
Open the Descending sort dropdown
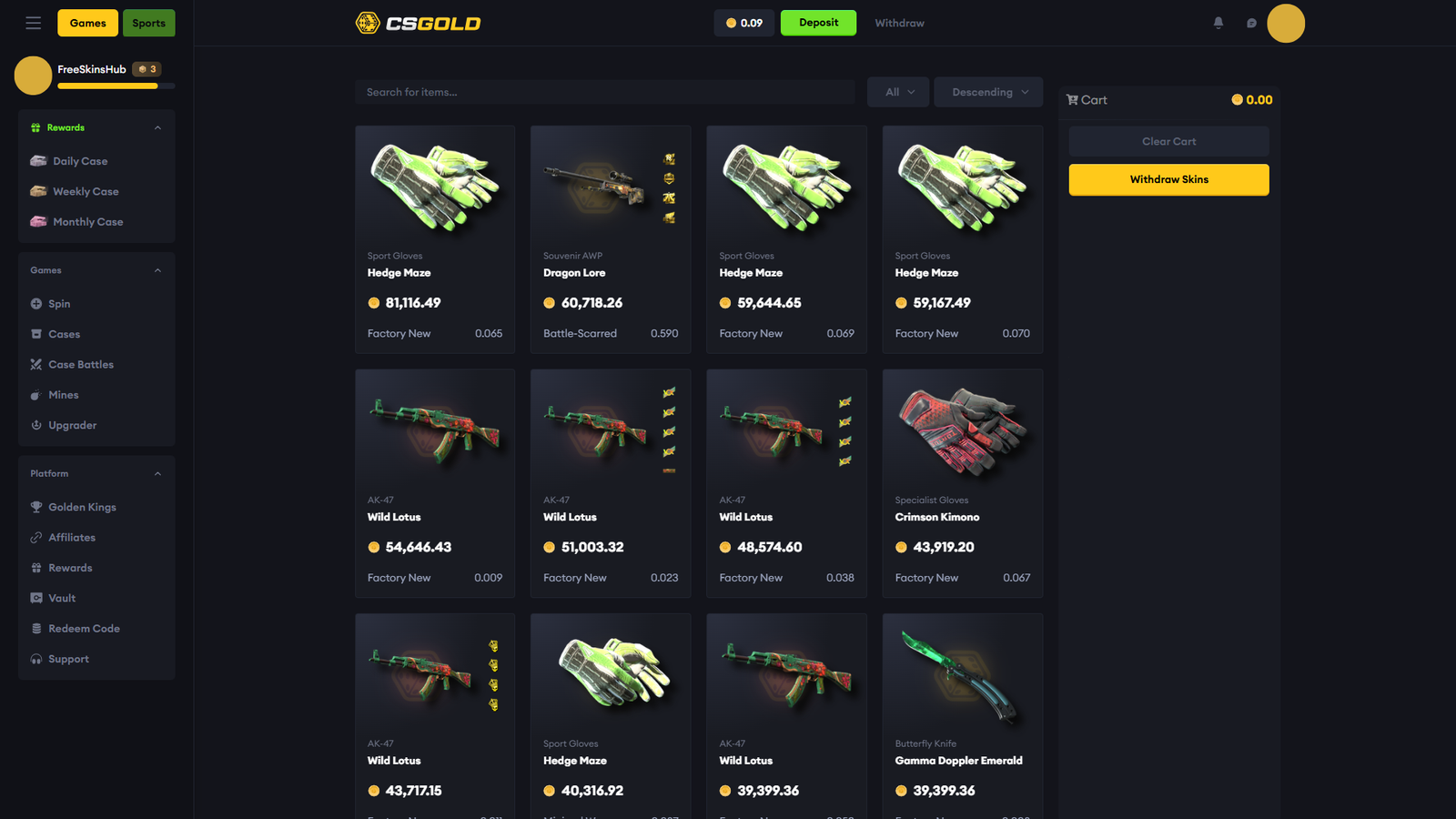click(987, 91)
